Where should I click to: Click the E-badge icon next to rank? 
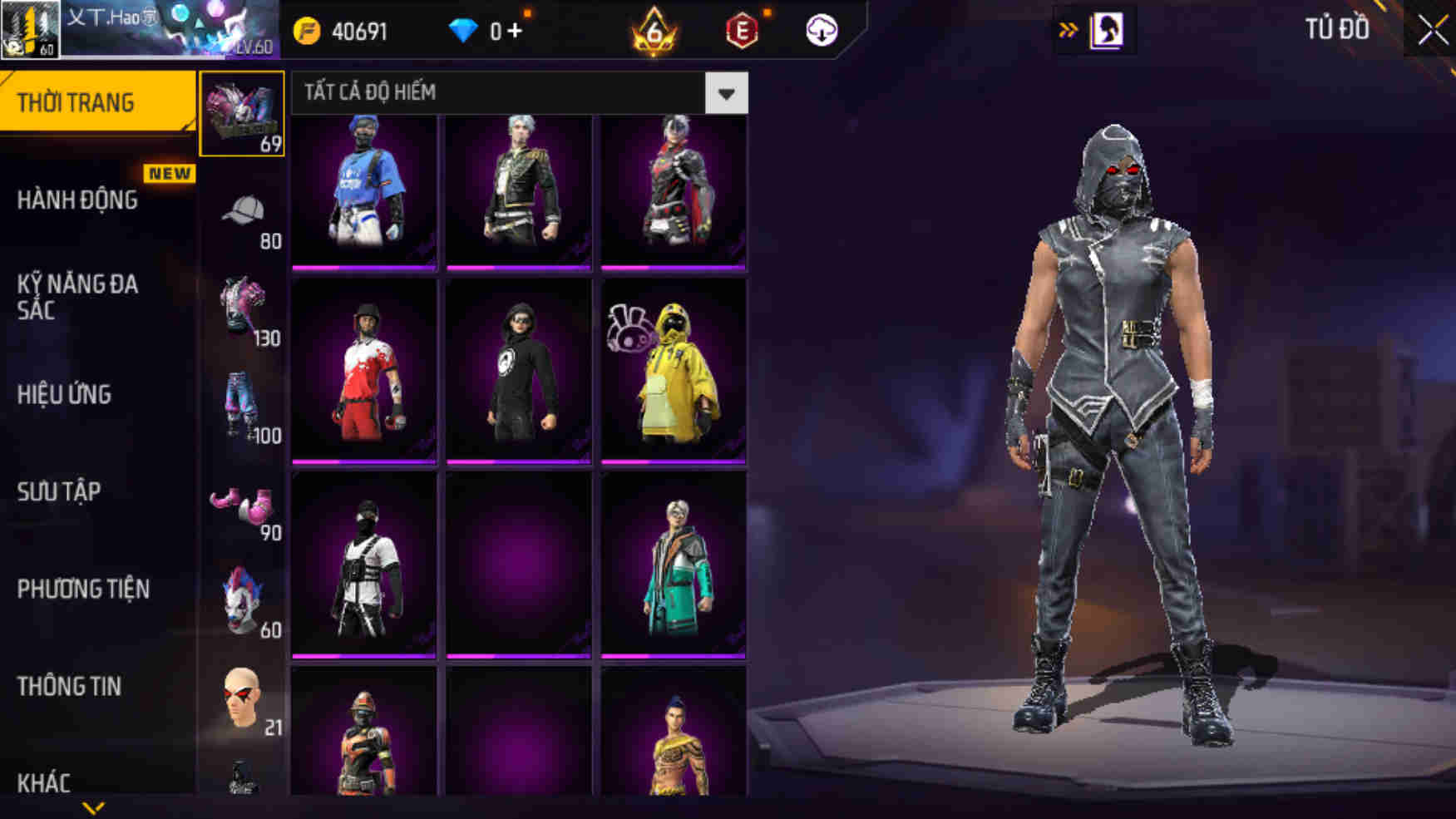743,32
